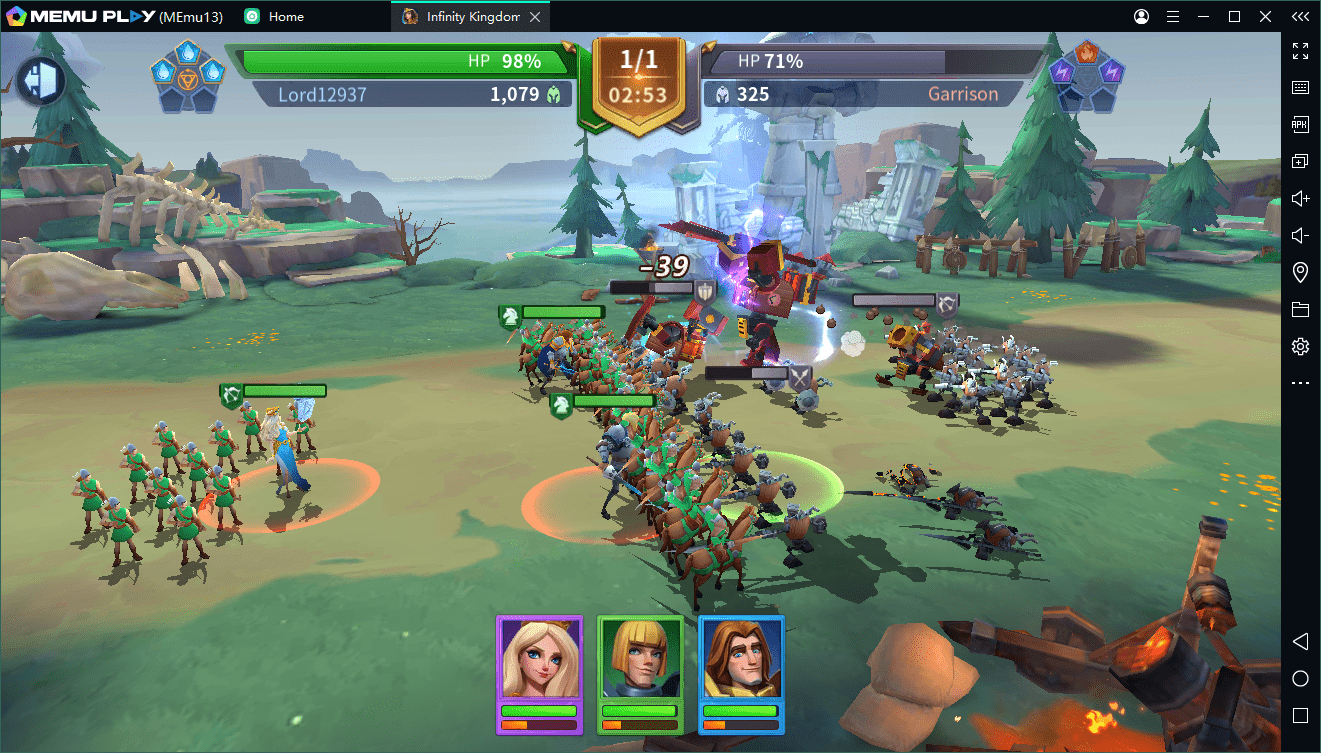Select the blonde crowned heroine portrait
Screen dimensions: 1321x753
539,658
